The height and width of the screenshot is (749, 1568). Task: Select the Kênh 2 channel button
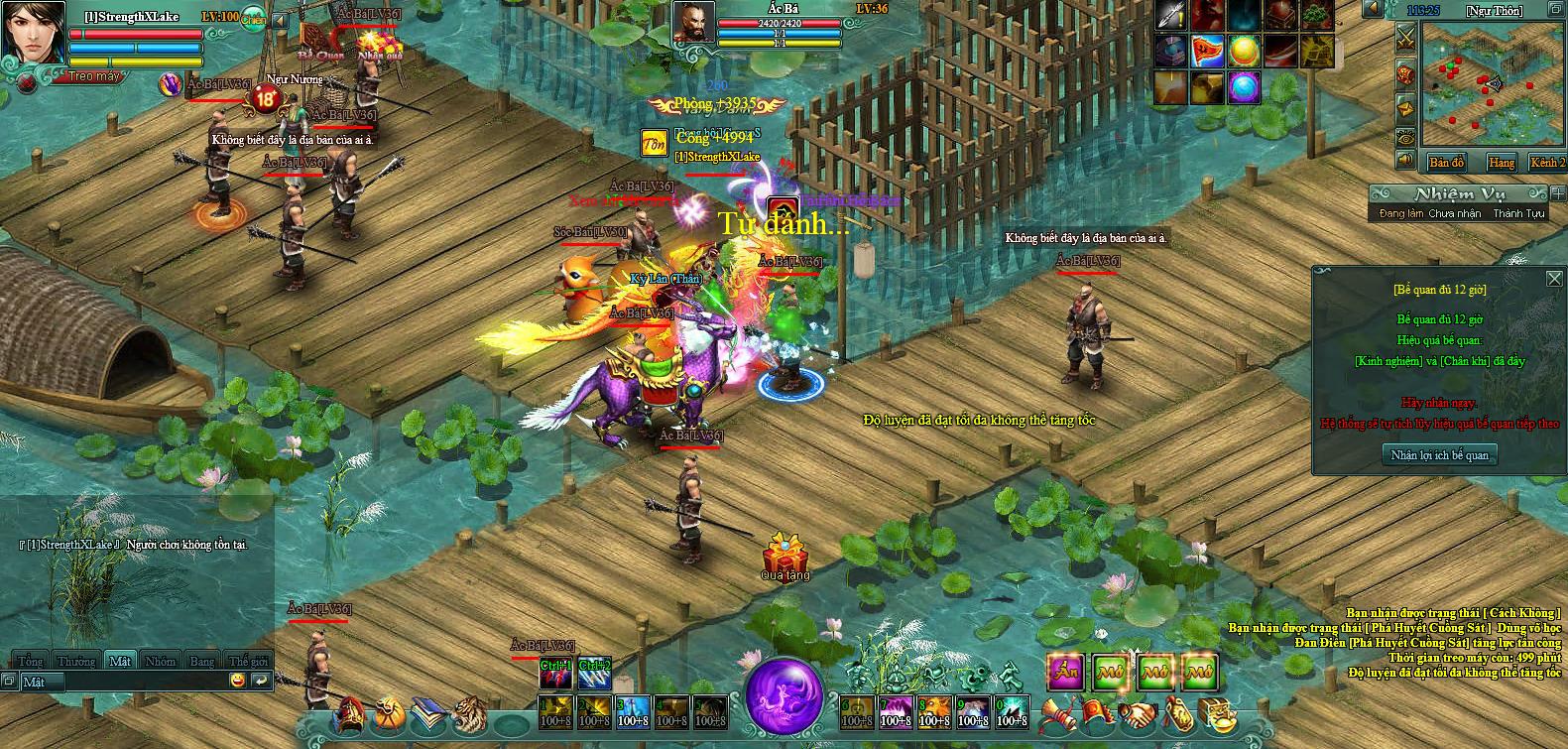(1547, 163)
